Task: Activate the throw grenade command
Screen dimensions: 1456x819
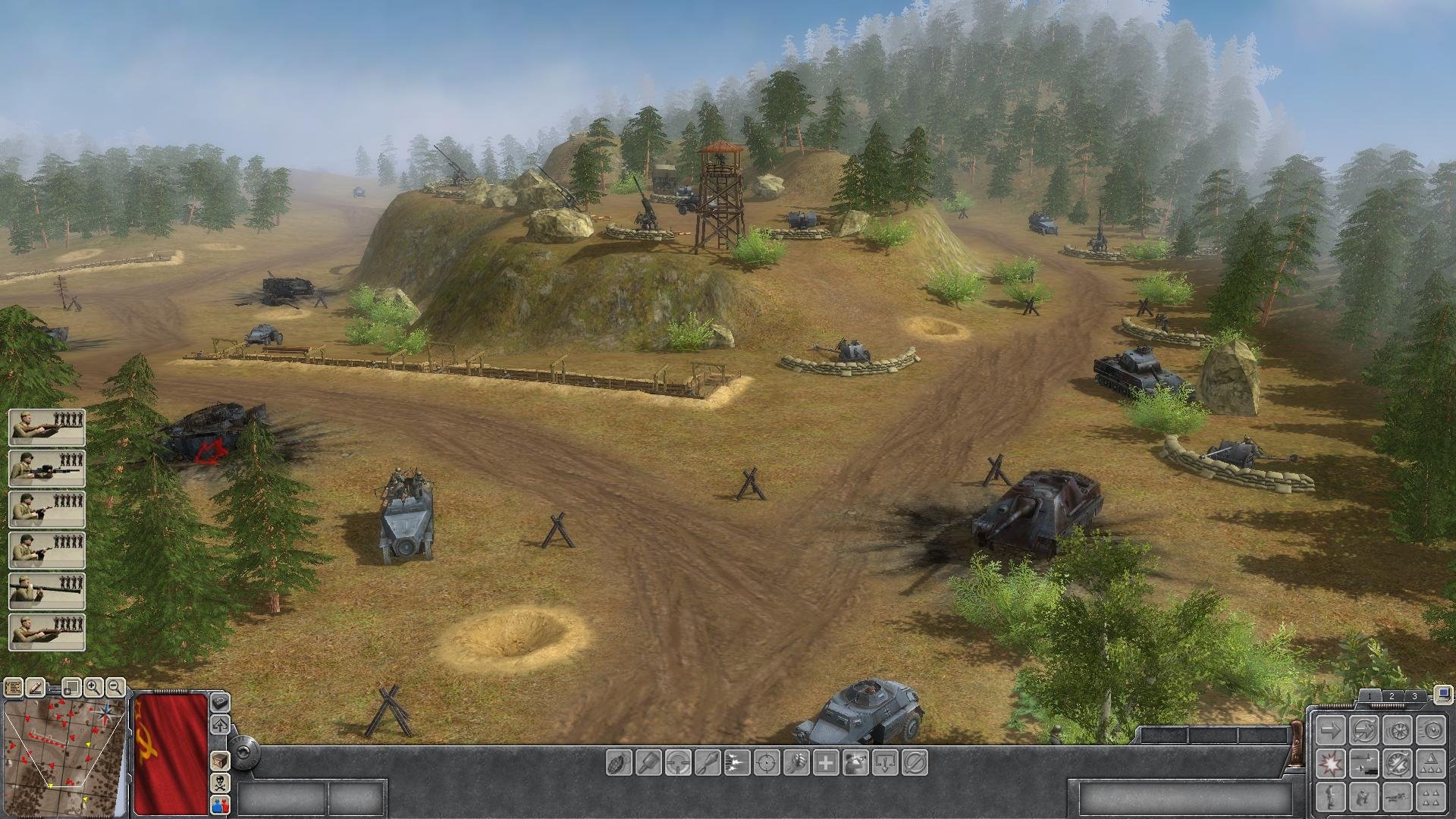Action: pyautogui.click(x=619, y=763)
